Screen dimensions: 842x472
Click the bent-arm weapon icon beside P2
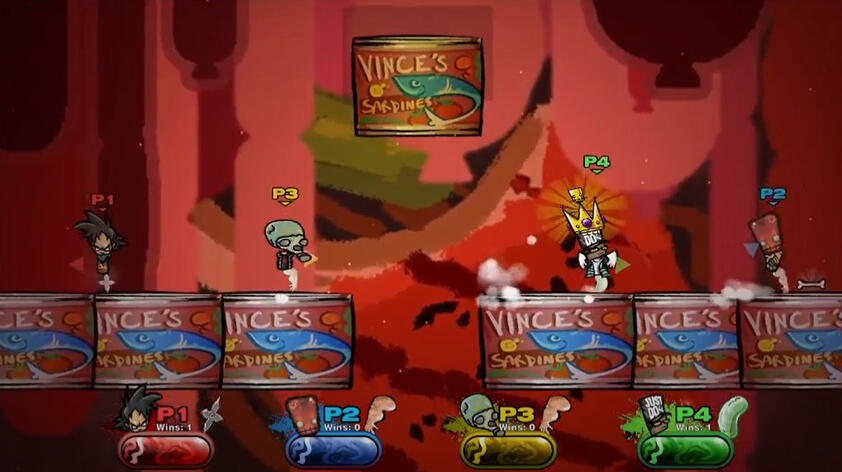pyautogui.click(x=382, y=412)
